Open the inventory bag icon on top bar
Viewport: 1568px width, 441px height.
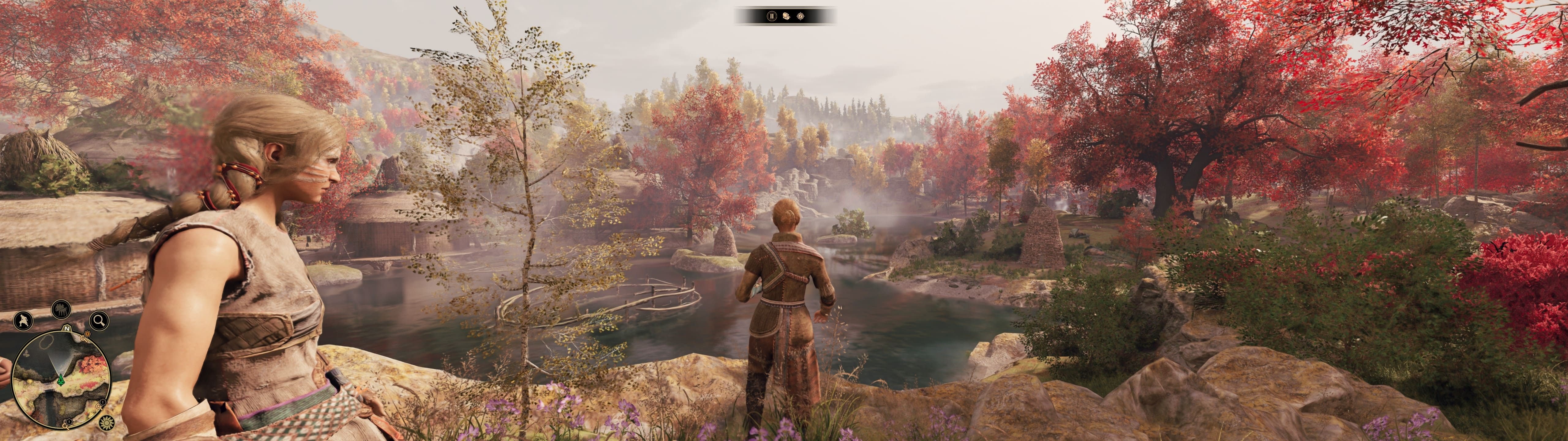786,17
